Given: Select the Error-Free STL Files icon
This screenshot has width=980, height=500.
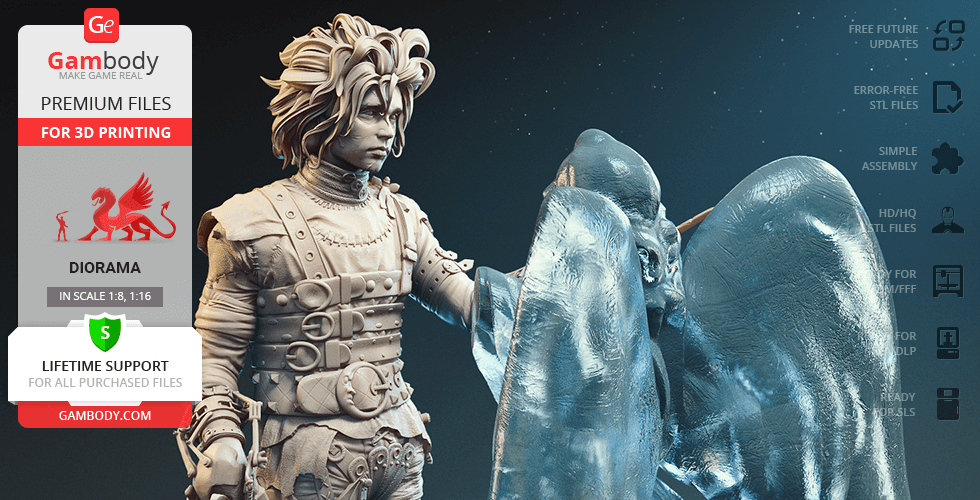Looking at the screenshot, I should [947, 97].
